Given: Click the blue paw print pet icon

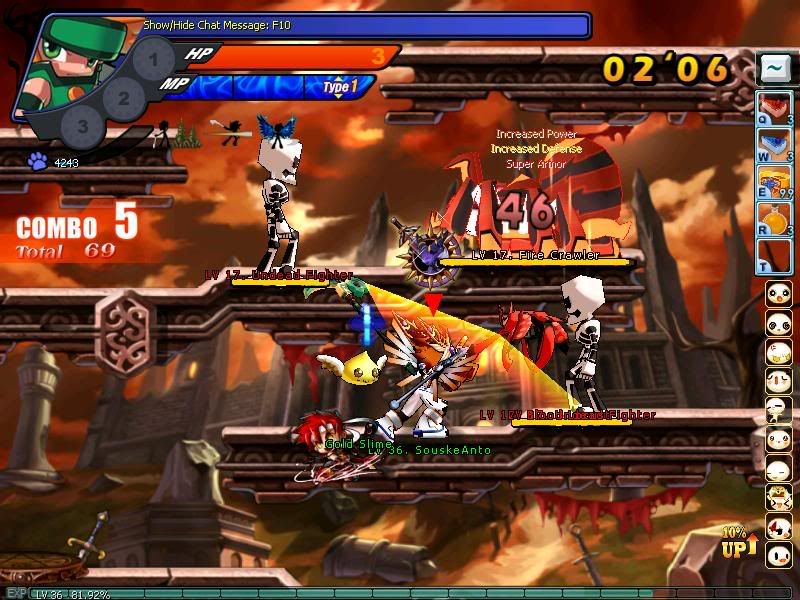Looking at the screenshot, I should [x=38, y=161].
